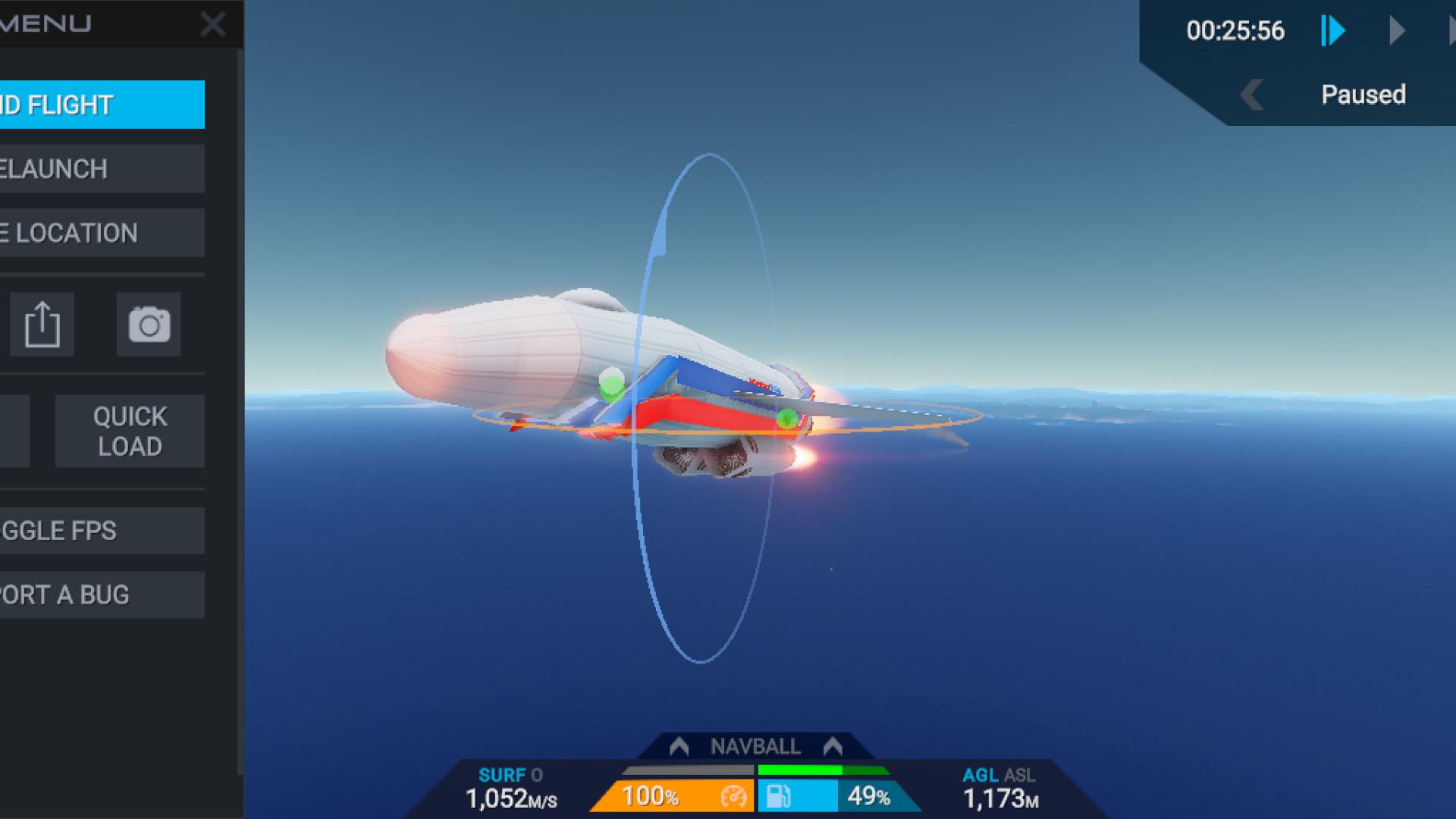This screenshot has height=819, width=1456.
Task: Expand the Navball panel
Action: 755,747
